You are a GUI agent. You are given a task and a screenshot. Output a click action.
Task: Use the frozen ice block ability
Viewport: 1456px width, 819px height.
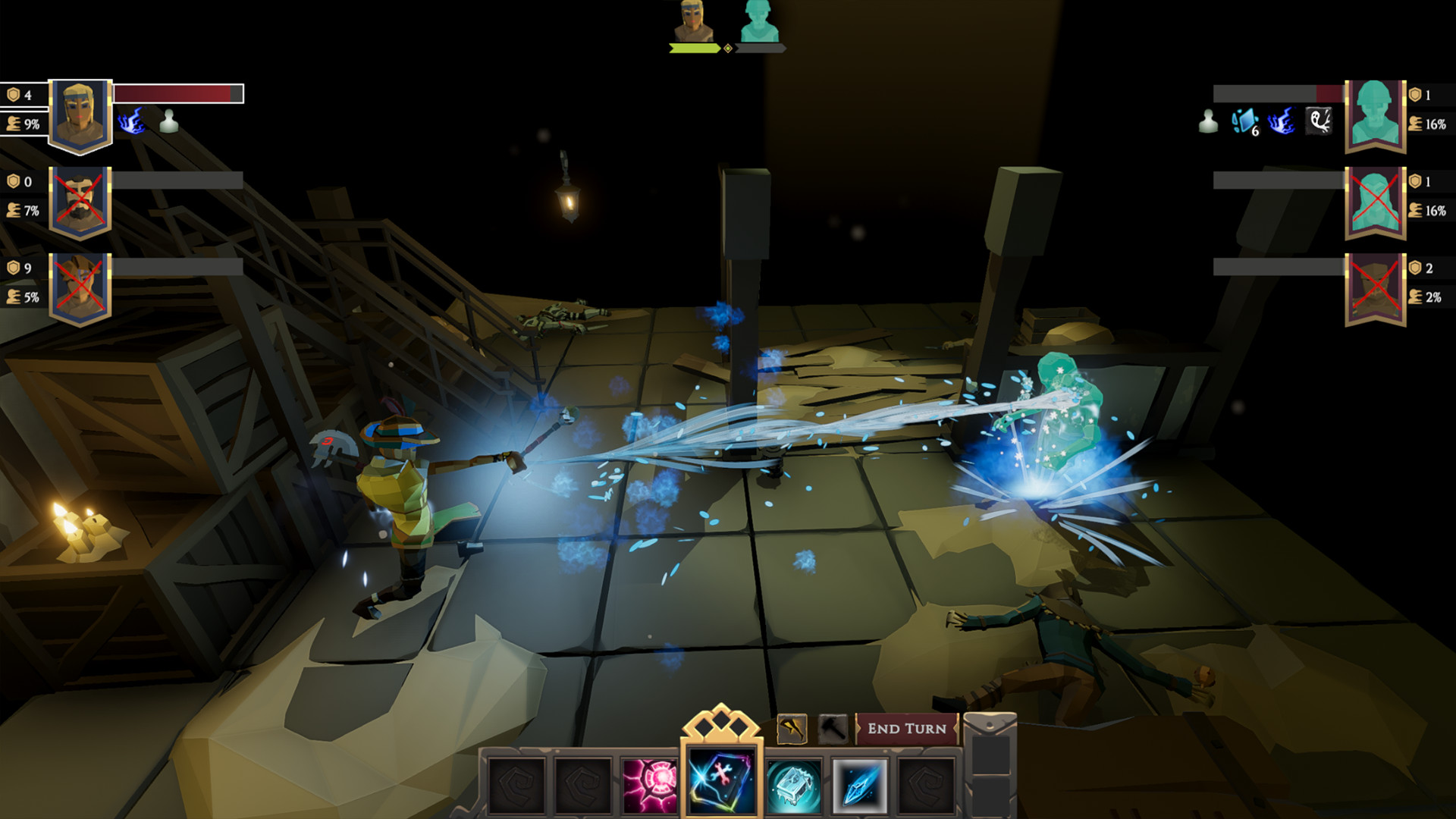(793, 786)
